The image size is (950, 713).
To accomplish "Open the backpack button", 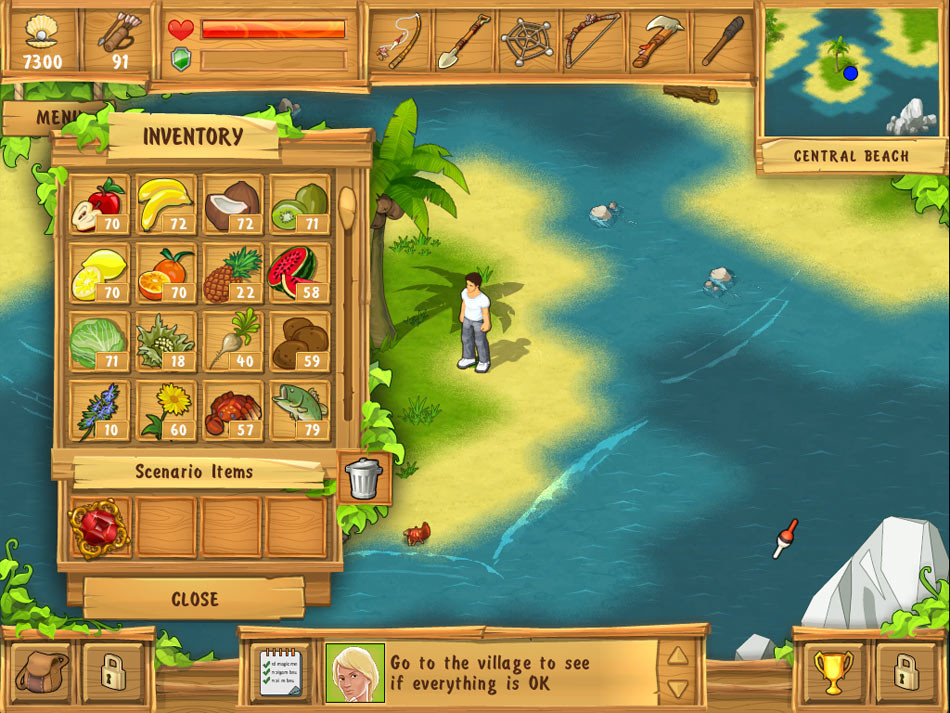I will (x=42, y=670).
